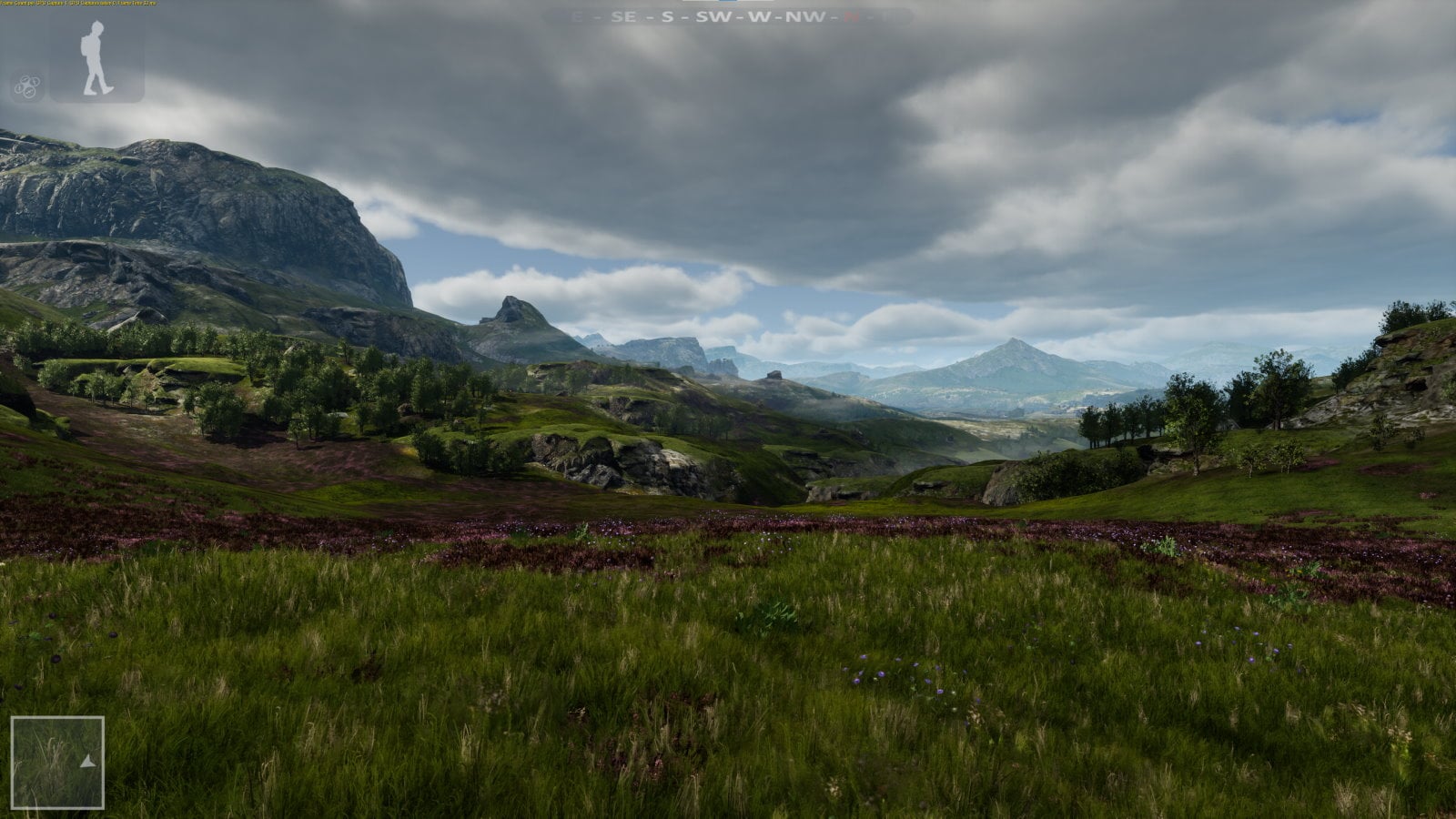Viewport: 1456px width, 819px height.
Task: Select the NW marker on the compass
Action: [805, 15]
